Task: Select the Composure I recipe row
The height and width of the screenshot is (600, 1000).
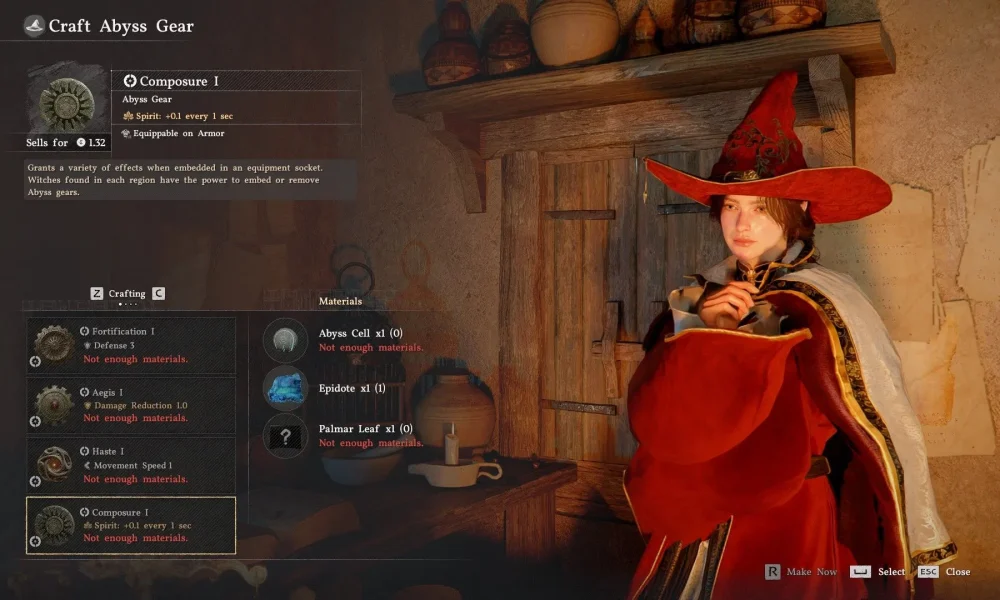Action: click(131, 525)
